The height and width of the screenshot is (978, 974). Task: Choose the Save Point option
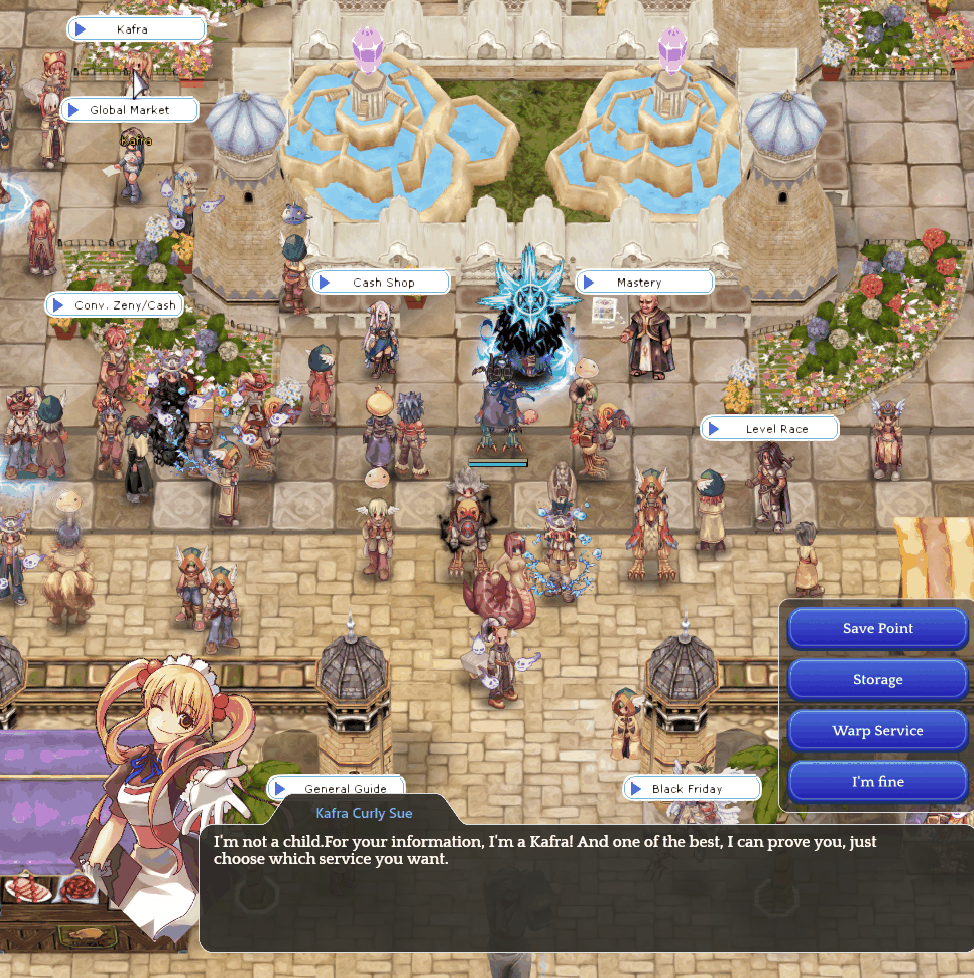(x=877, y=629)
